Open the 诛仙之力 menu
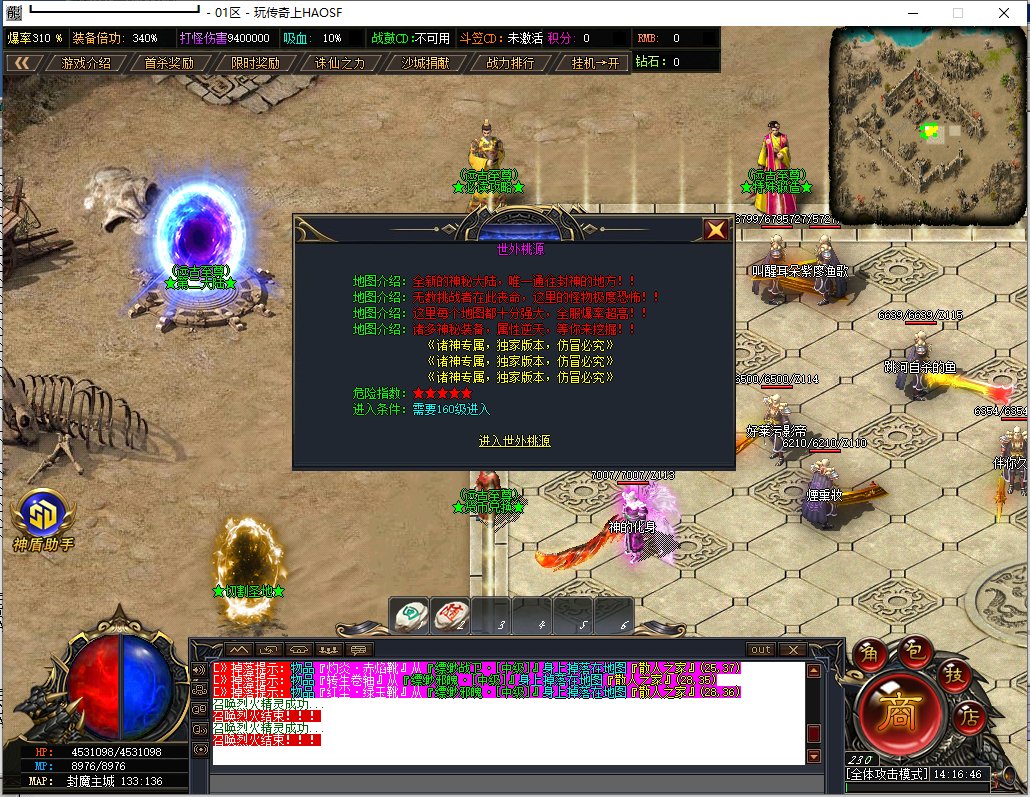Image resolution: width=1030 pixels, height=797 pixels. coord(340,62)
